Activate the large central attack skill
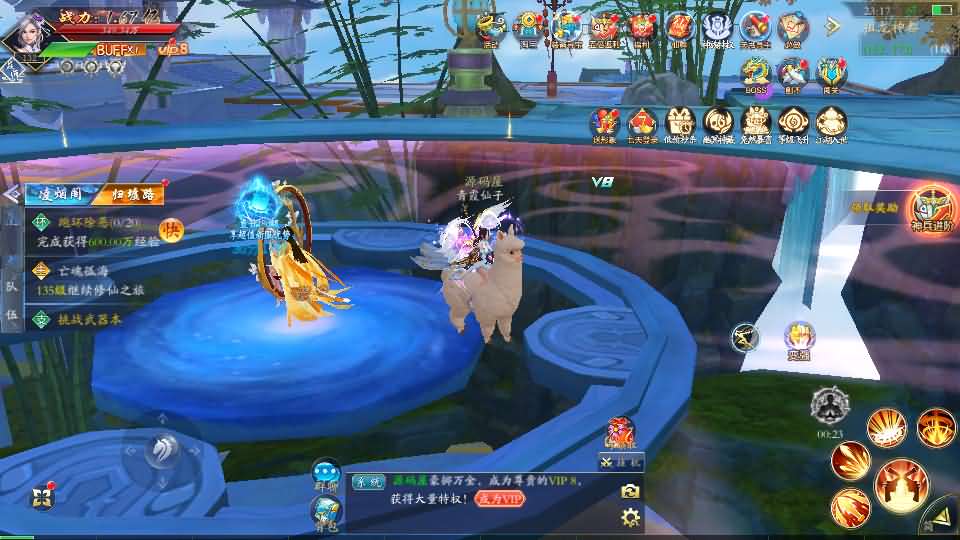 pos(901,484)
